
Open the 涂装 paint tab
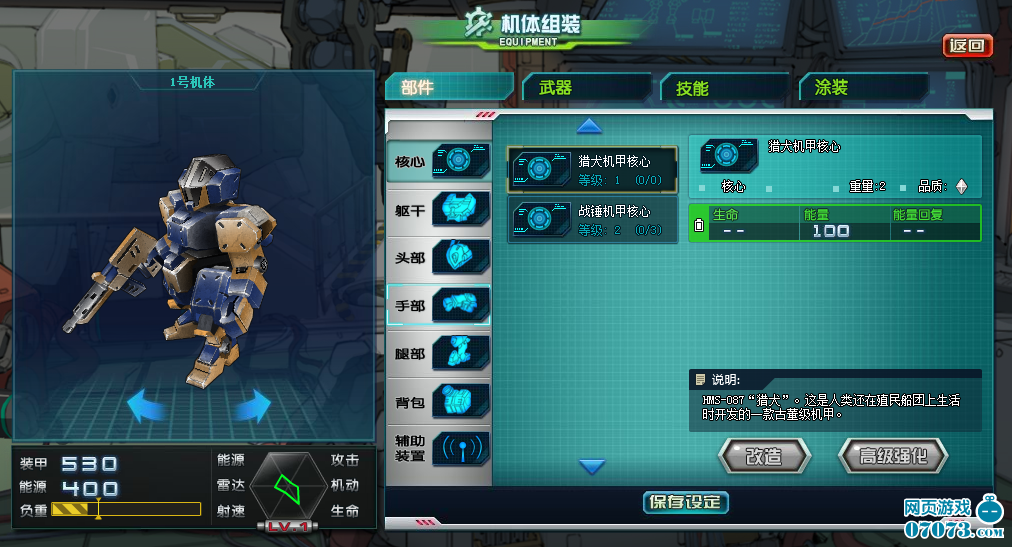click(x=862, y=88)
